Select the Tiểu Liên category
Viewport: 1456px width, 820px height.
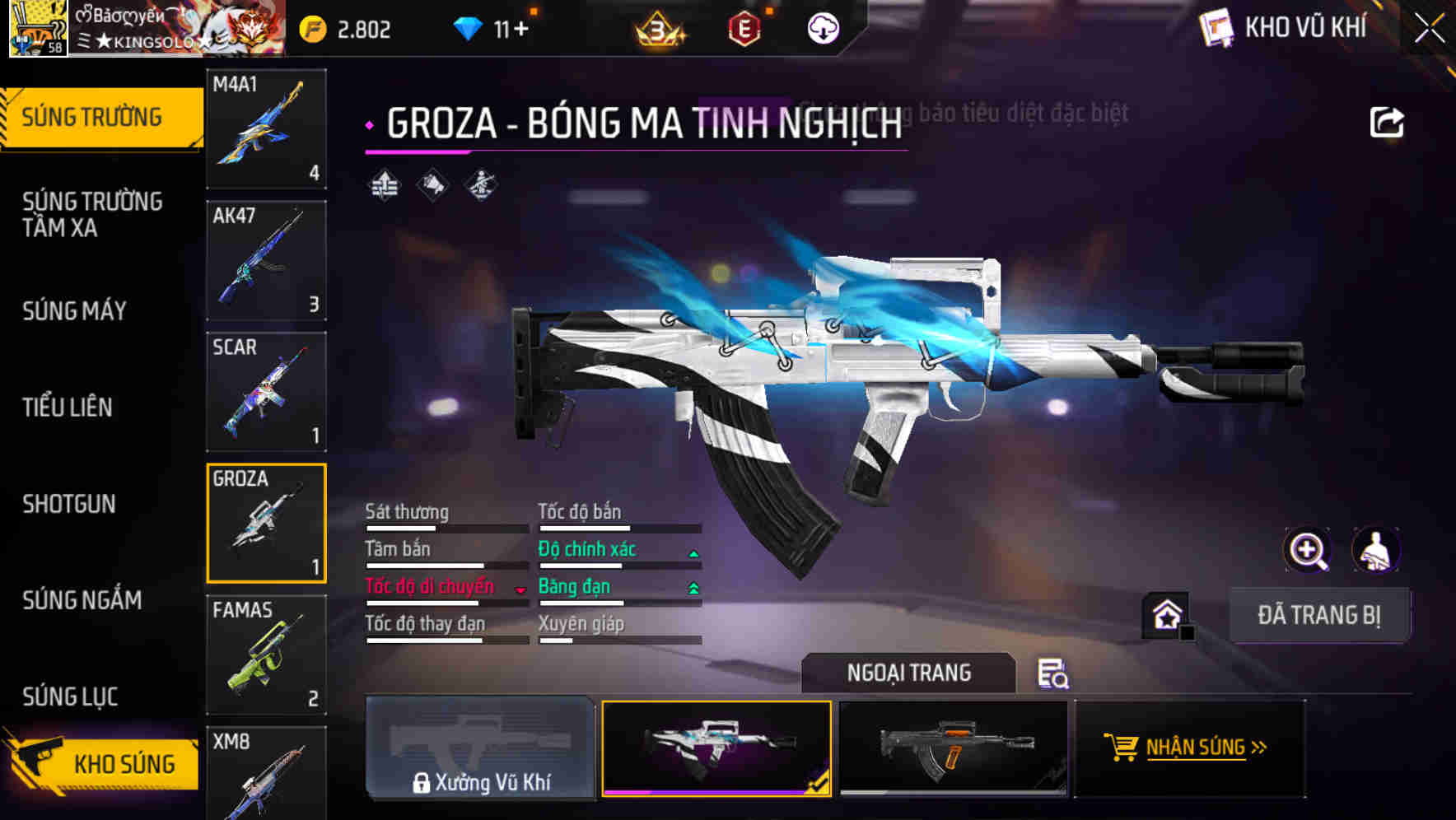point(68,407)
